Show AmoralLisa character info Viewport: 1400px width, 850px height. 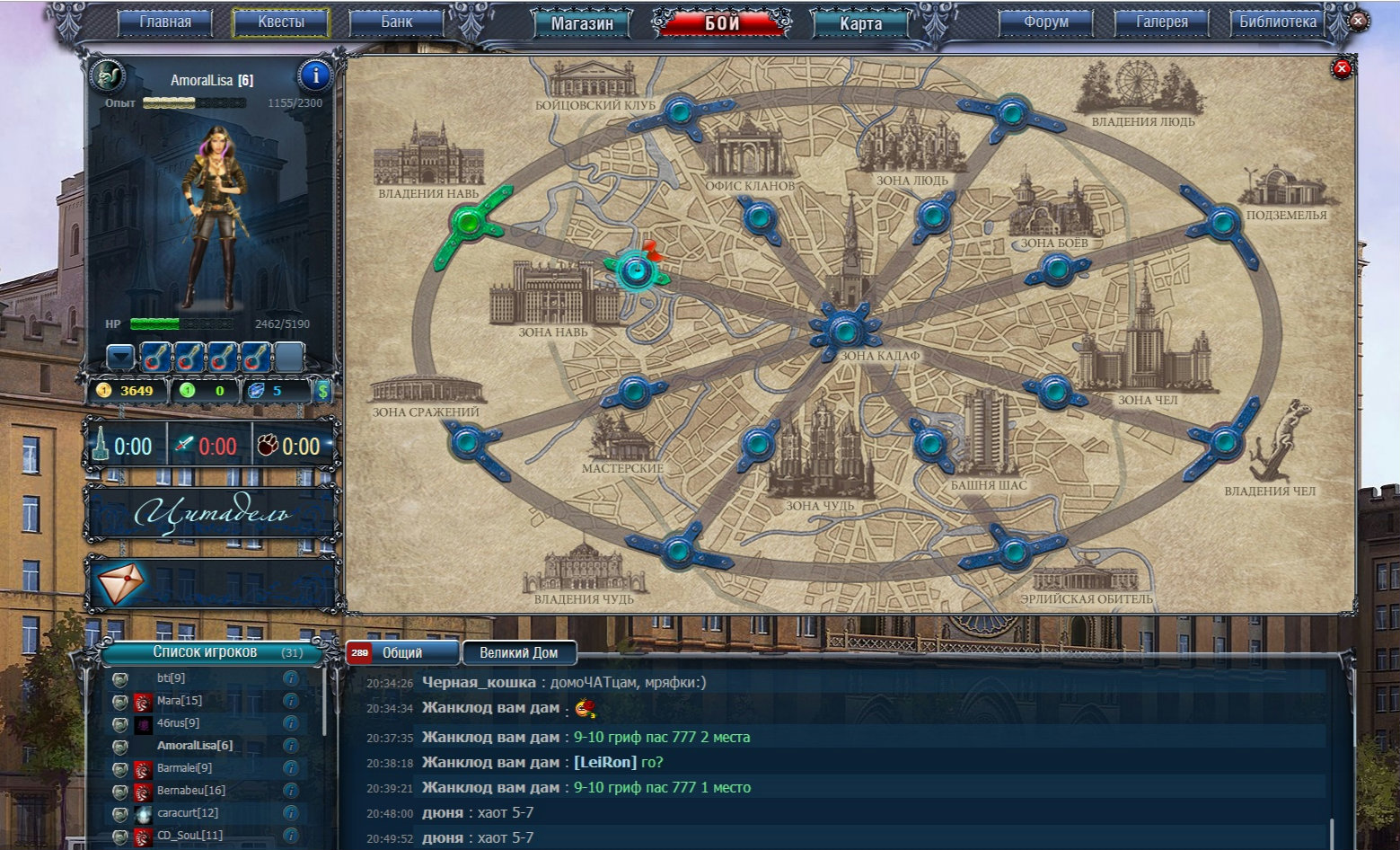coord(315,75)
